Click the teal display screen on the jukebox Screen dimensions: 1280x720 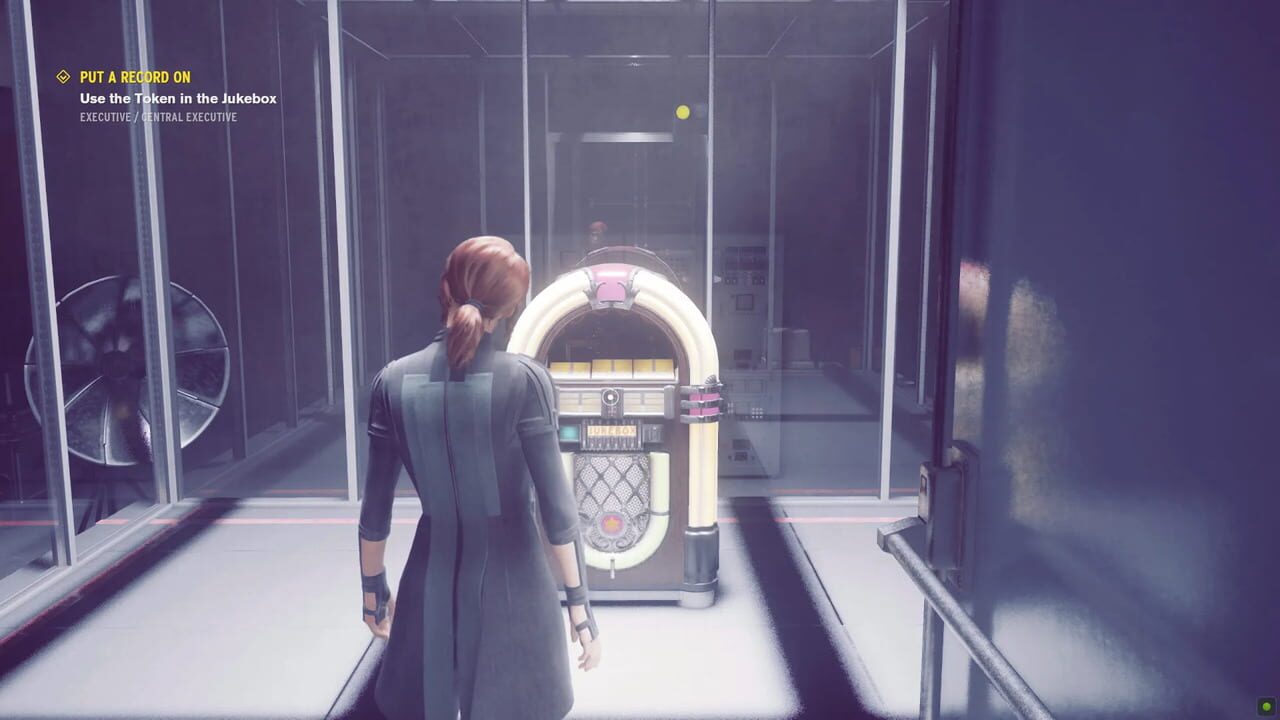(x=568, y=433)
